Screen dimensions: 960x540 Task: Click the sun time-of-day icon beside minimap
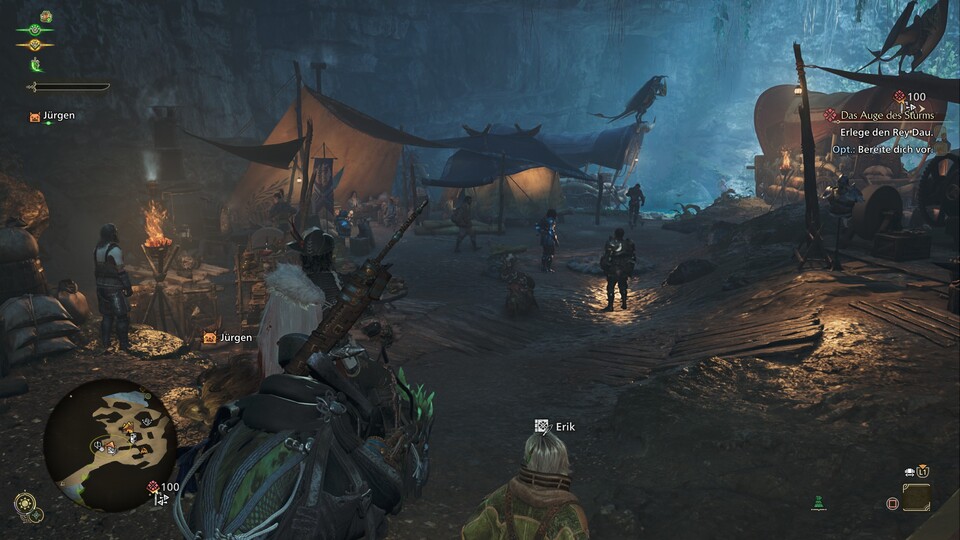[22, 503]
